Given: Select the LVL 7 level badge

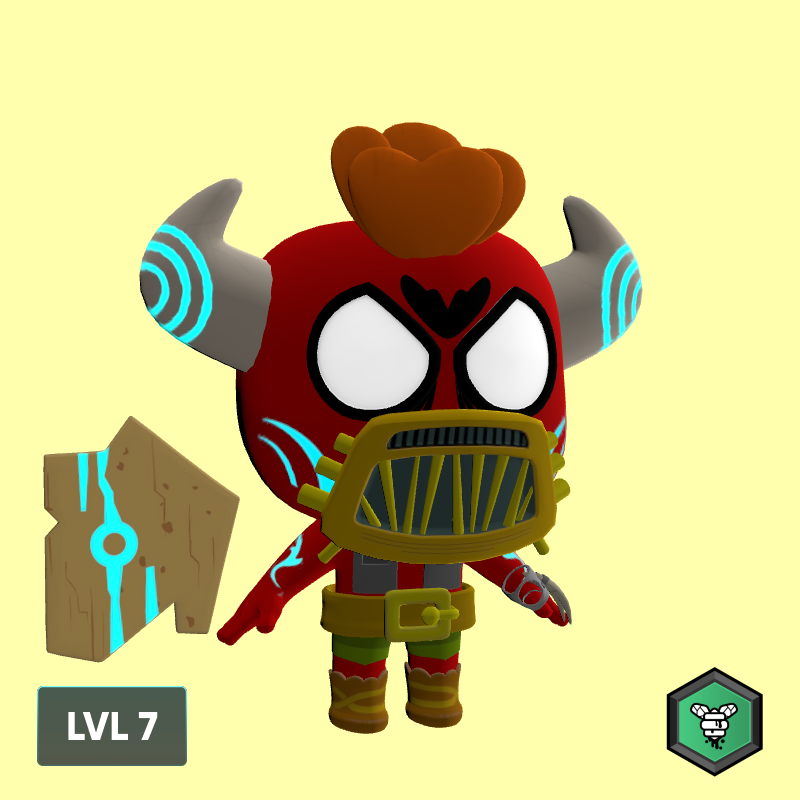Looking at the screenshot, I should (112, 726).
